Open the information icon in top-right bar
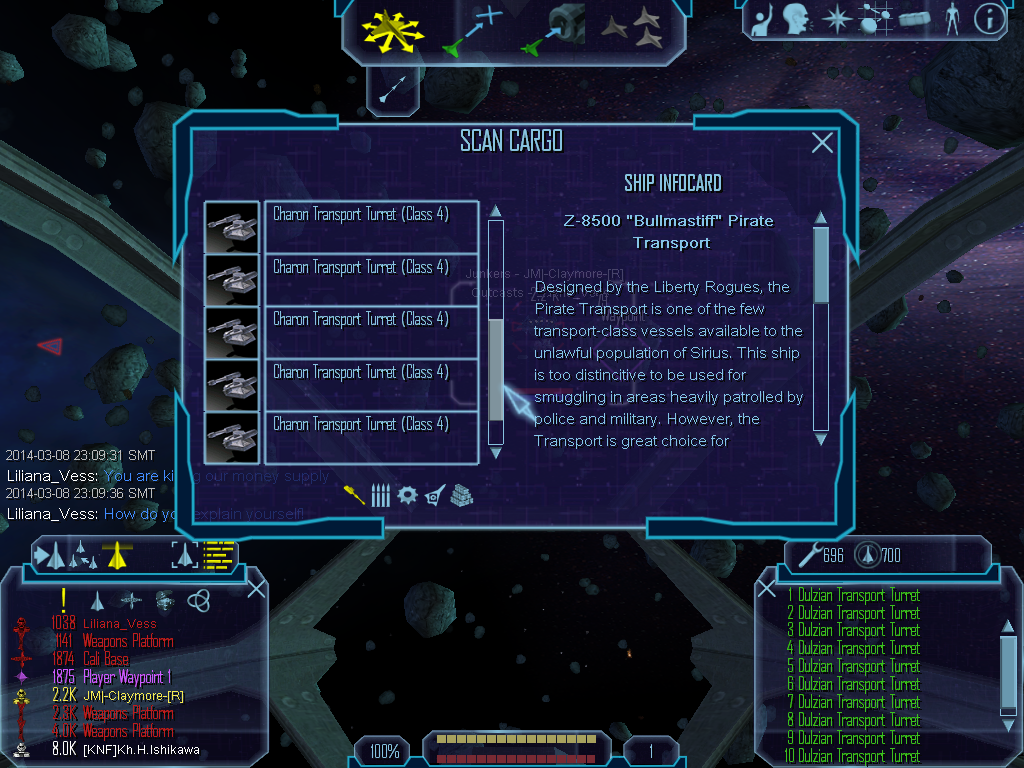Image resolution: width=1024 pixels, height=768 pixels. pos(989,18)
